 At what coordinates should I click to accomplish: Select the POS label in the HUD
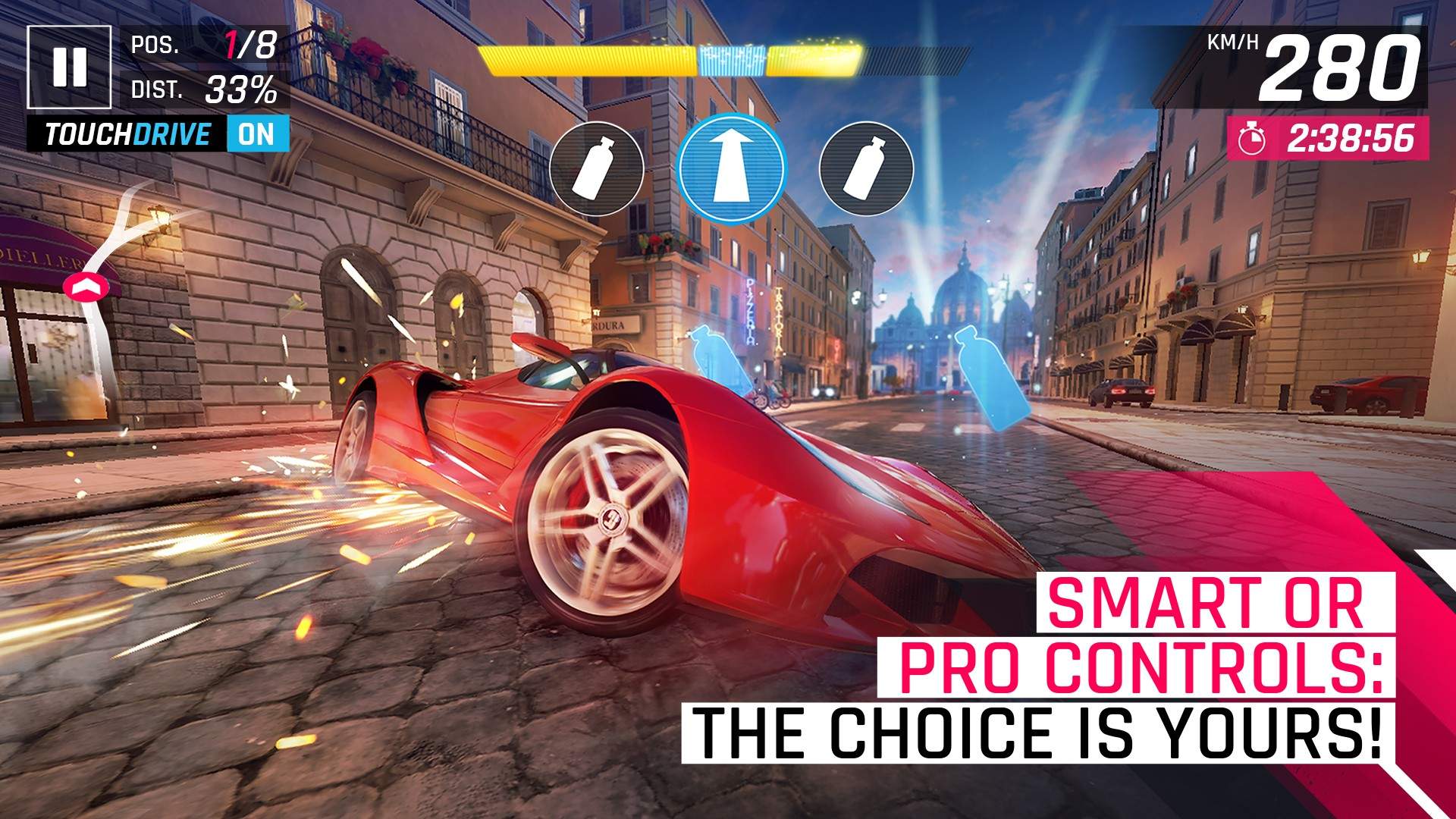(155, 45)
